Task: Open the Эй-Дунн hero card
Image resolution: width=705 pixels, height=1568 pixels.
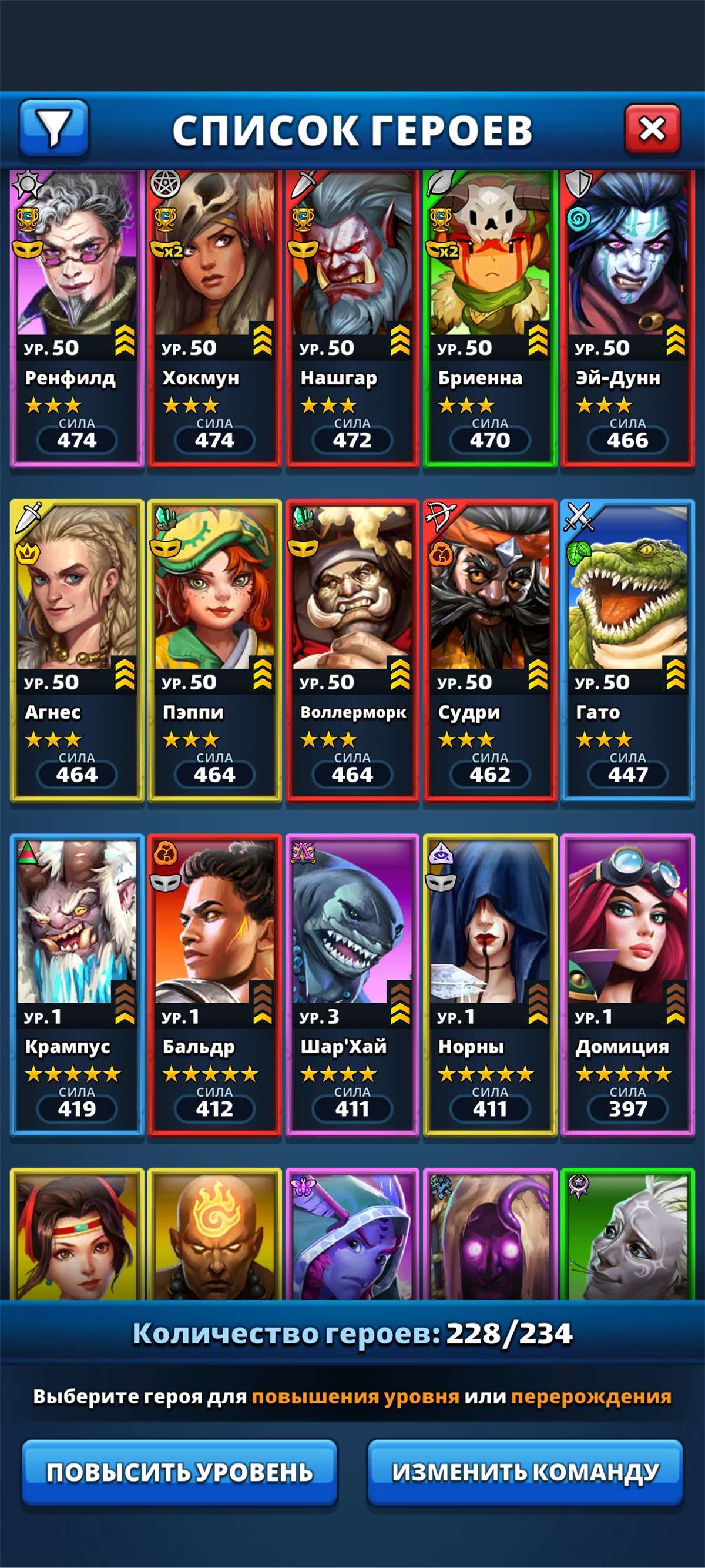Action: pyautogui.click(x=628, y=317)
